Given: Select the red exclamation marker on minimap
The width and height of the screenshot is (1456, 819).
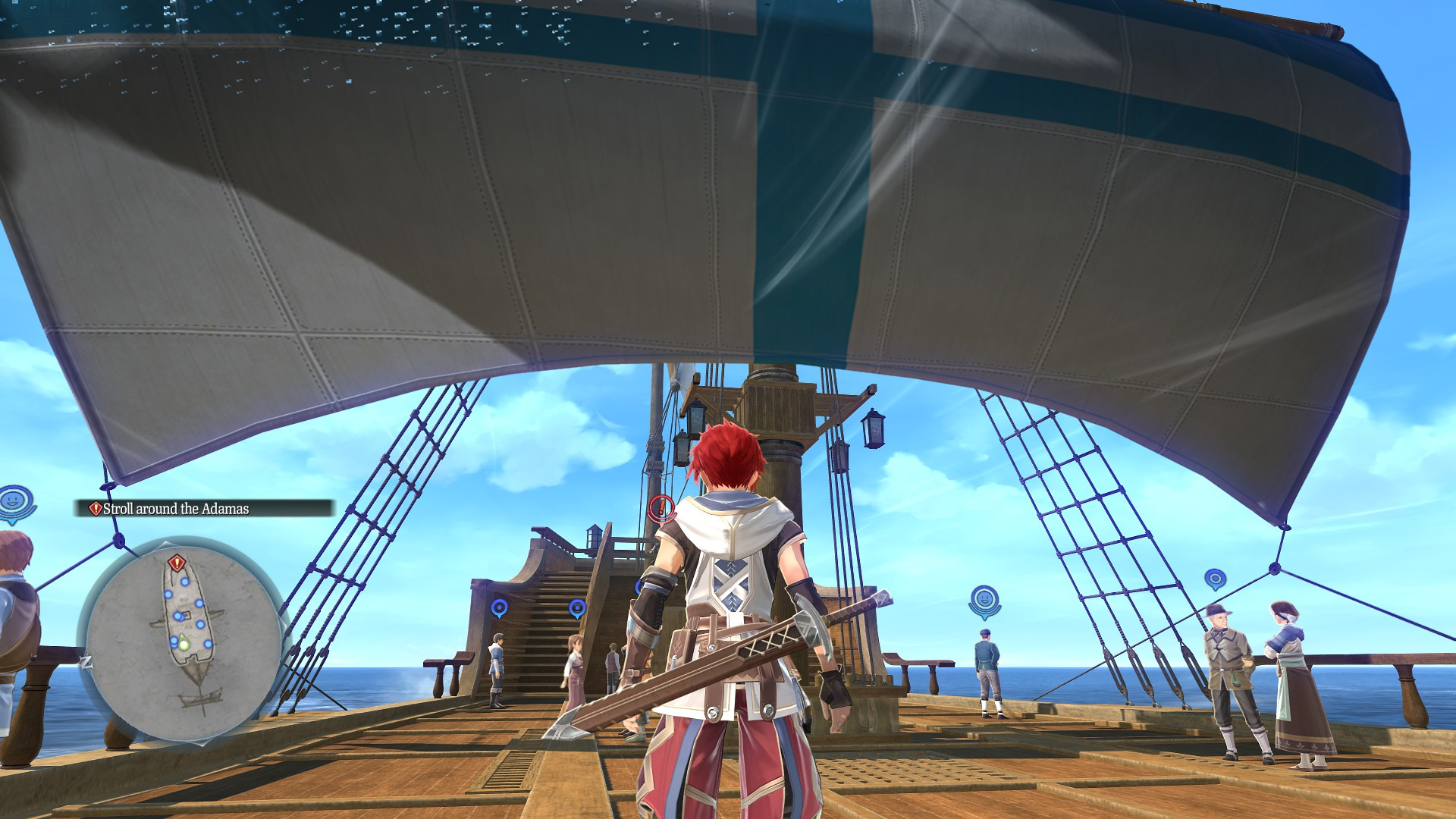Looking at the screenshot, I should tap(177, 563).
